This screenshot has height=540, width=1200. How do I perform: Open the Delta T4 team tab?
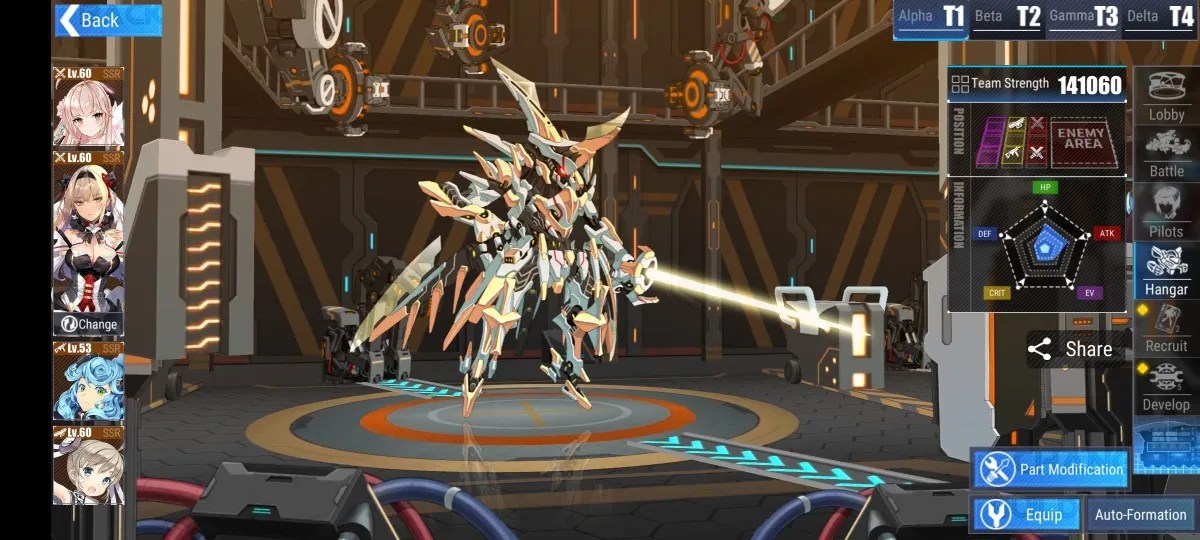coord(1160,17)
